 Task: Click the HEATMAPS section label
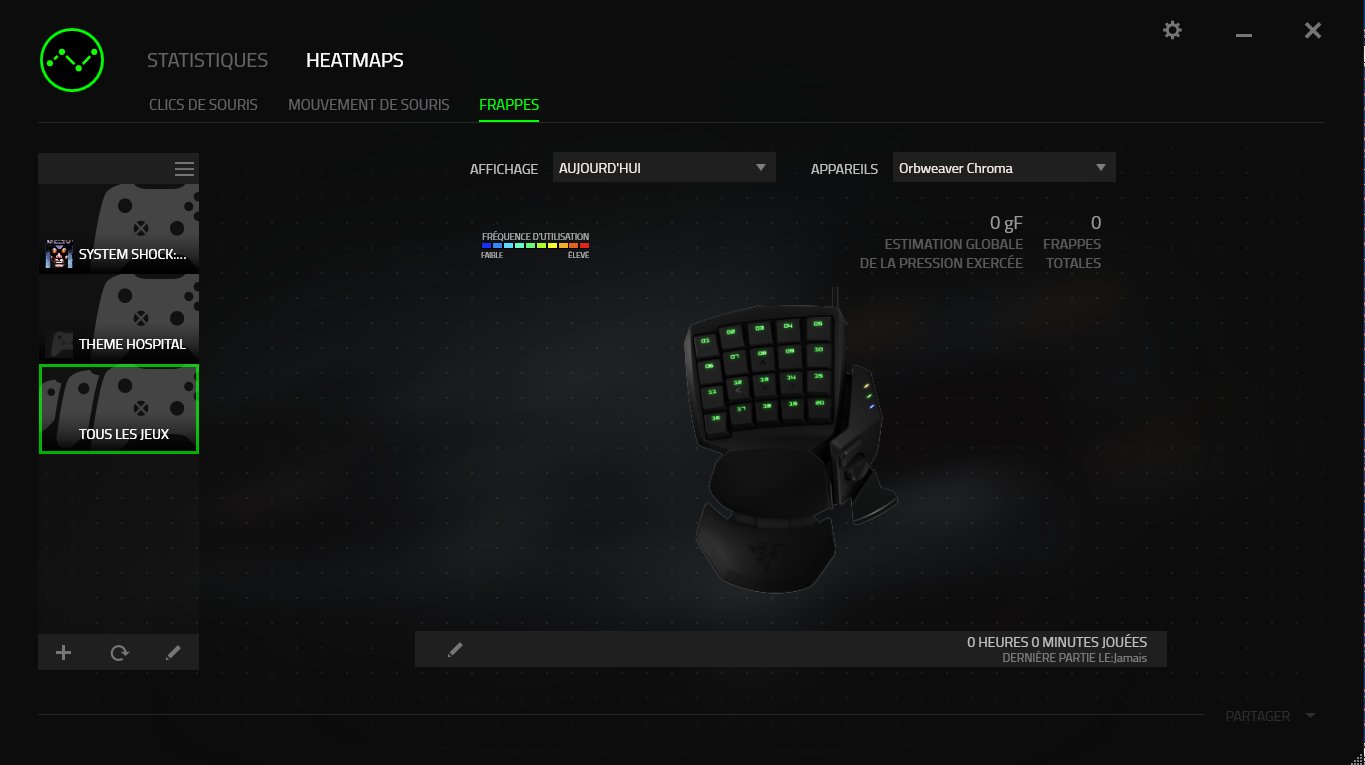(x=354, y=60)
